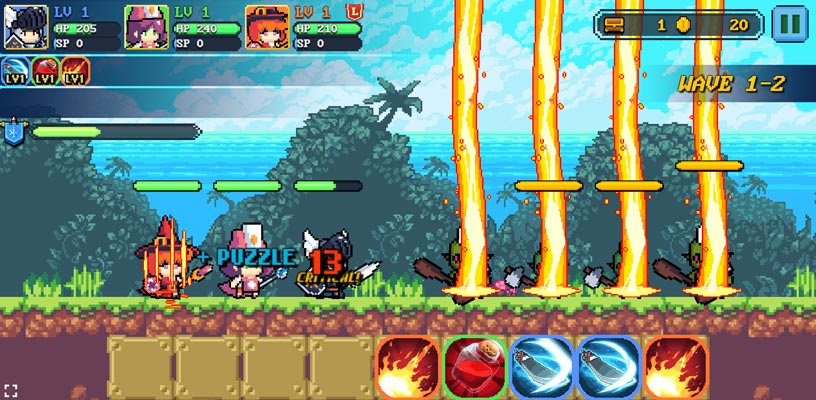Click the LV1 fire skill icon
This screenshot has height=400, width=816.
click(76, 71)
